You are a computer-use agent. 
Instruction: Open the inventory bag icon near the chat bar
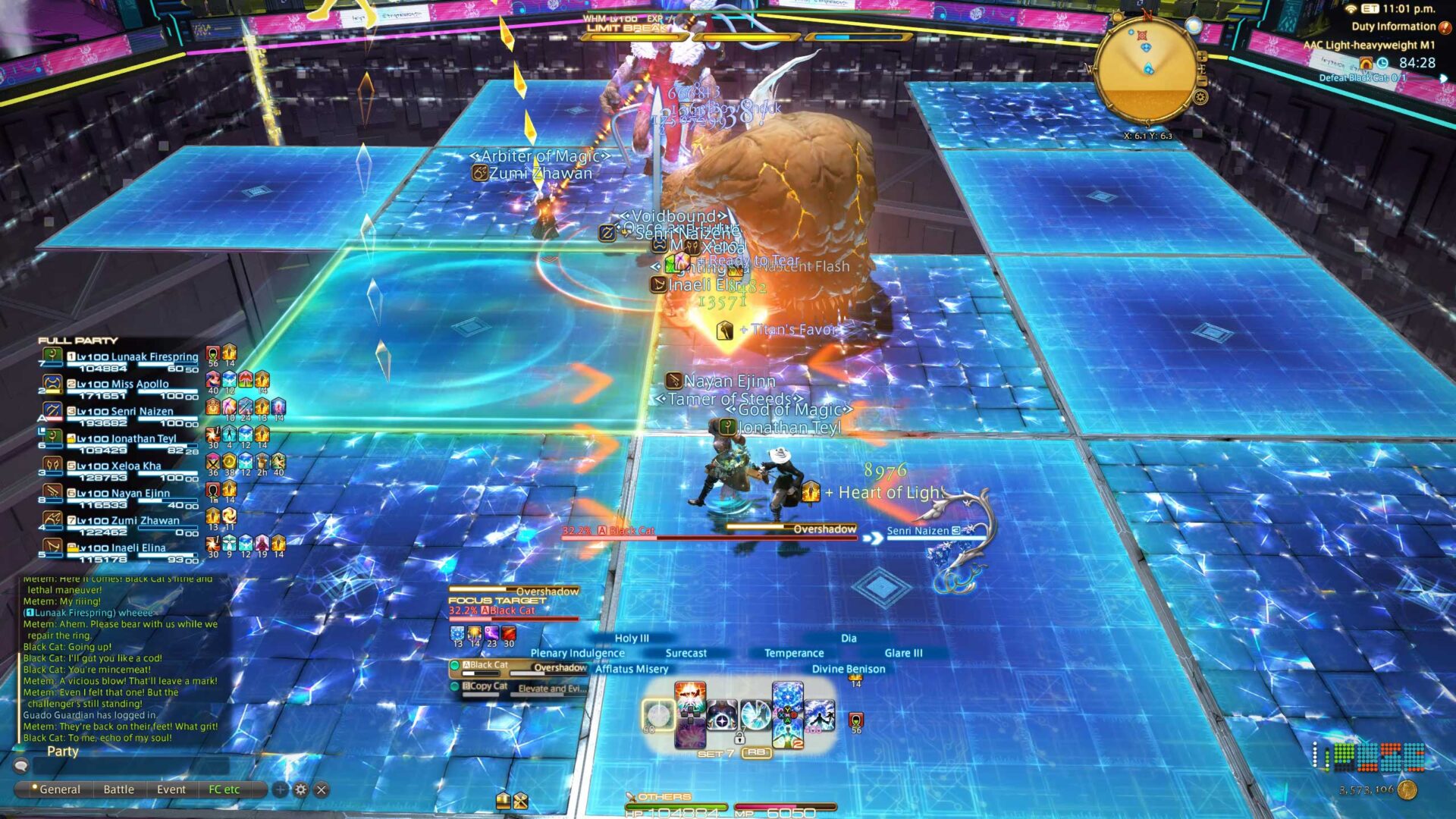pyautogui.click(x=502, y=801)
